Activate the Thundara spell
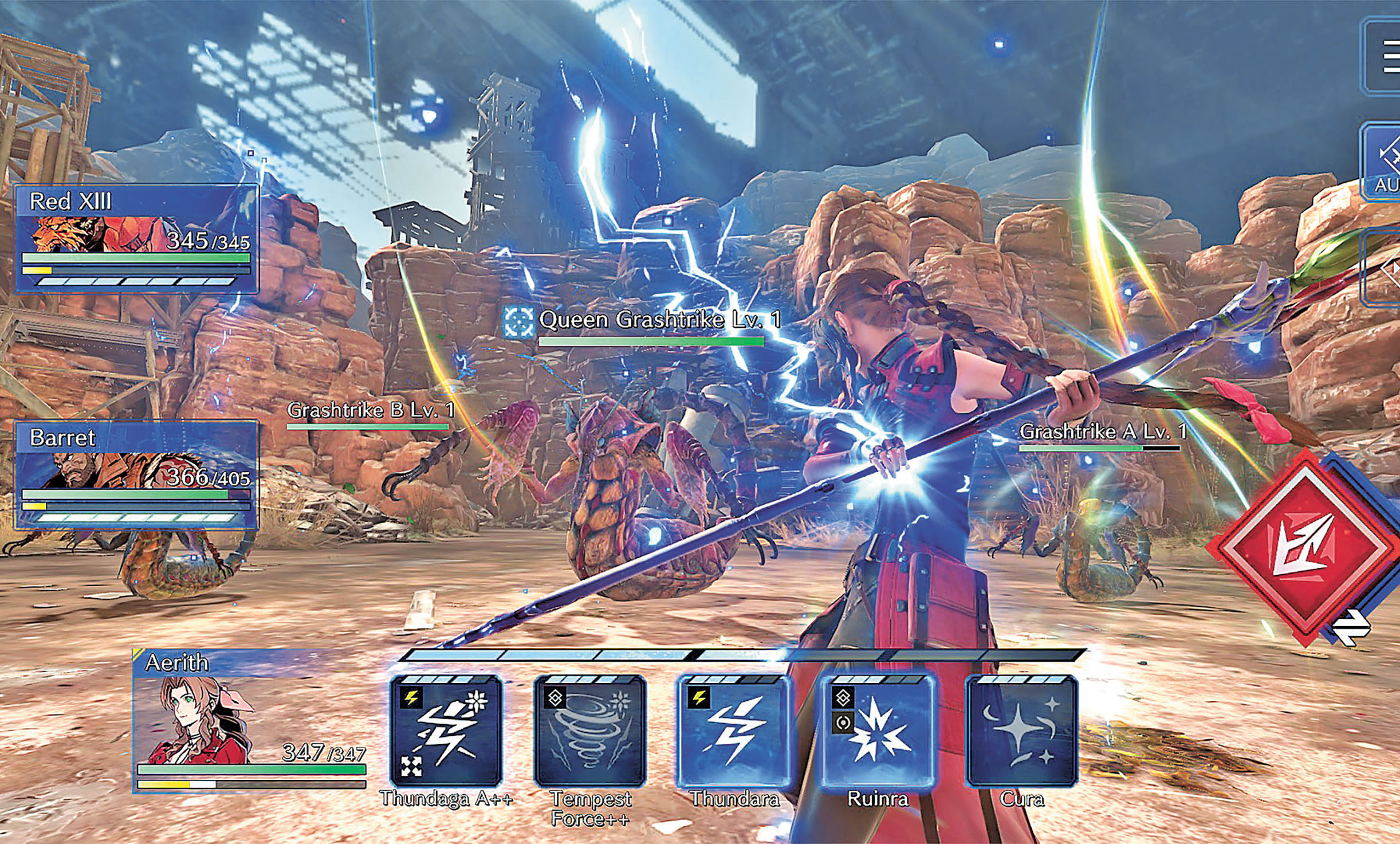1400x844 pixels. [x=734, y=731]
